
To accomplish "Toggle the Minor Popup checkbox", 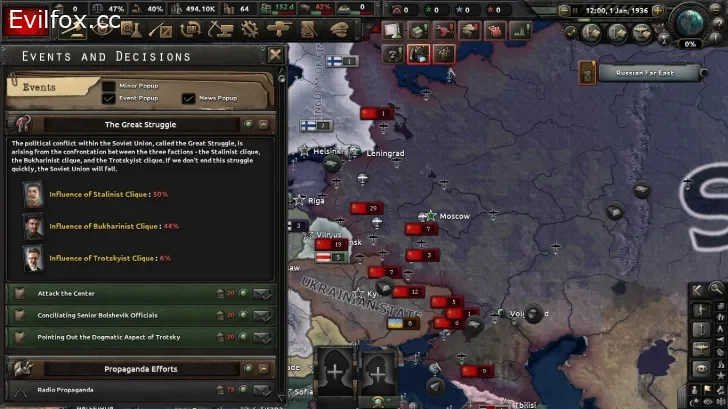I will [x=109, y=86].
